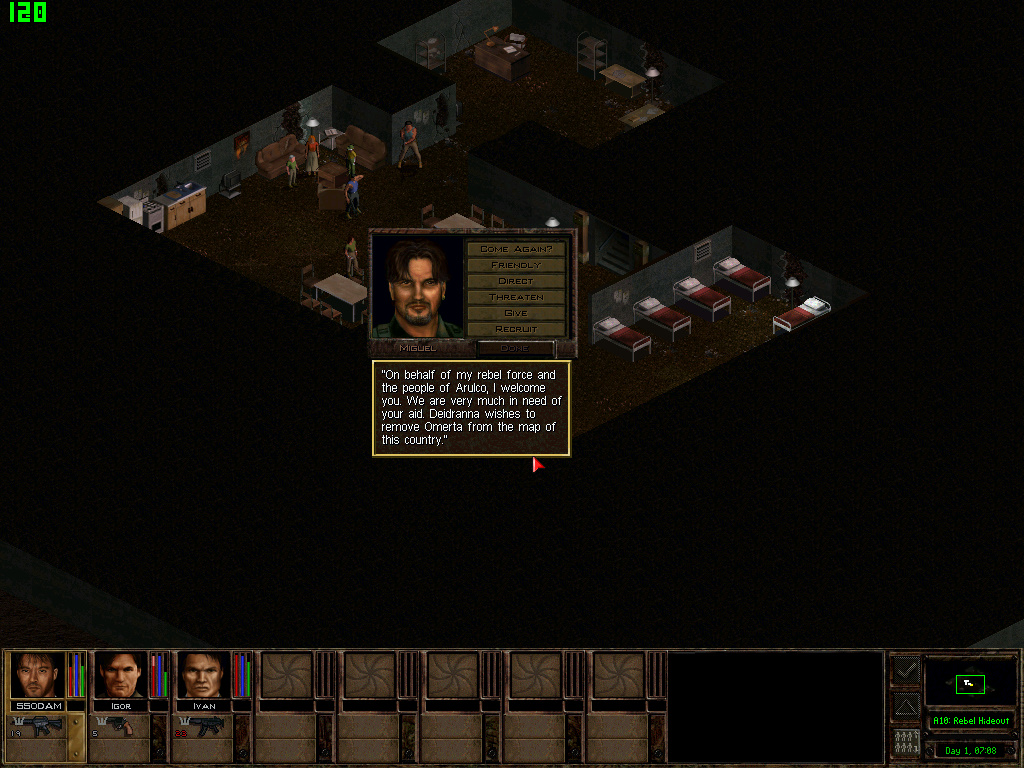Select Recruit from the dialogue options
Viewport: 1024px width, 768px height.
516,329
